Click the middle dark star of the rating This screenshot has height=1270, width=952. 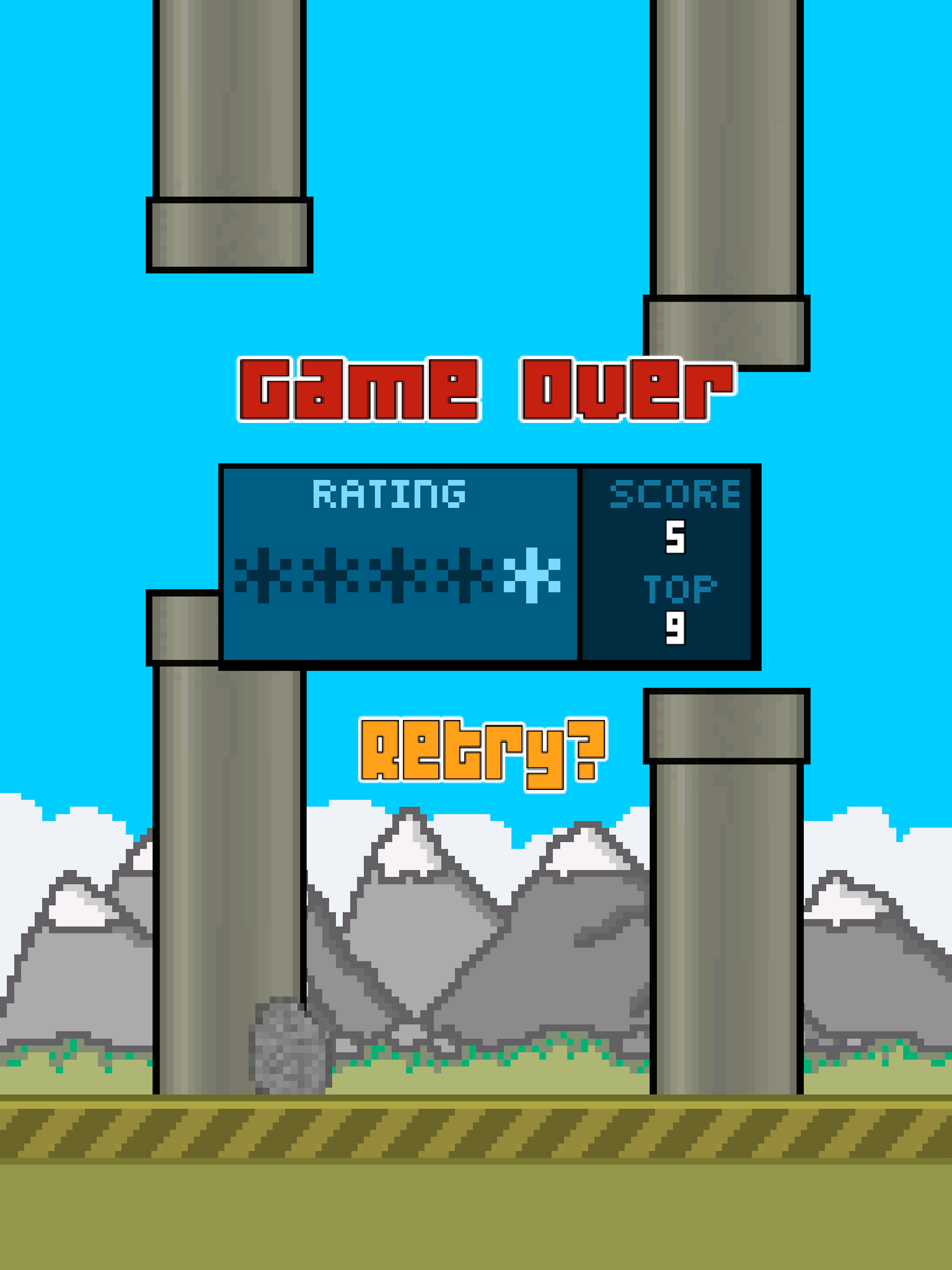(398, 576)
